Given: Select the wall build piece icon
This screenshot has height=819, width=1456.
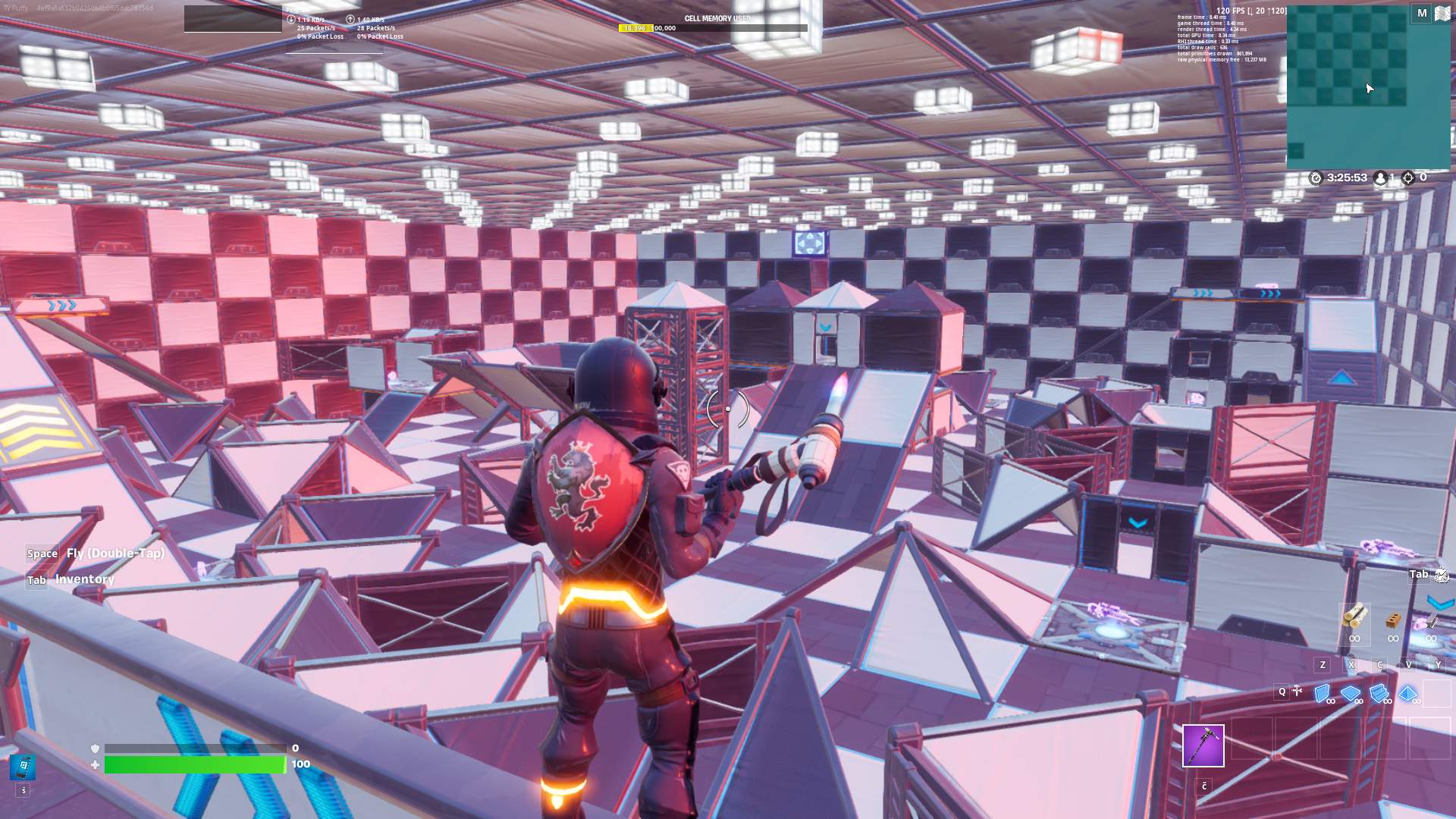Looking at the screenshot, I should (x=1322, y=692).
